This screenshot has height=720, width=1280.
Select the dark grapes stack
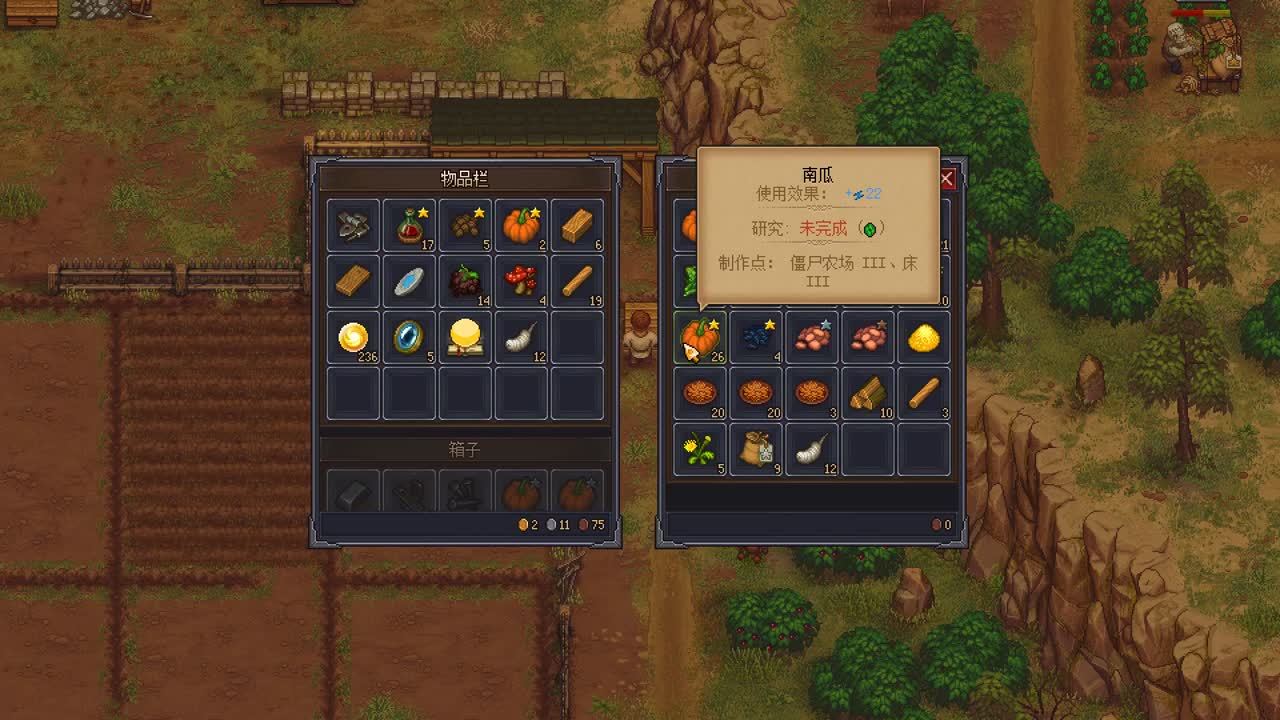pyautogui.click(x=465, y=281)
